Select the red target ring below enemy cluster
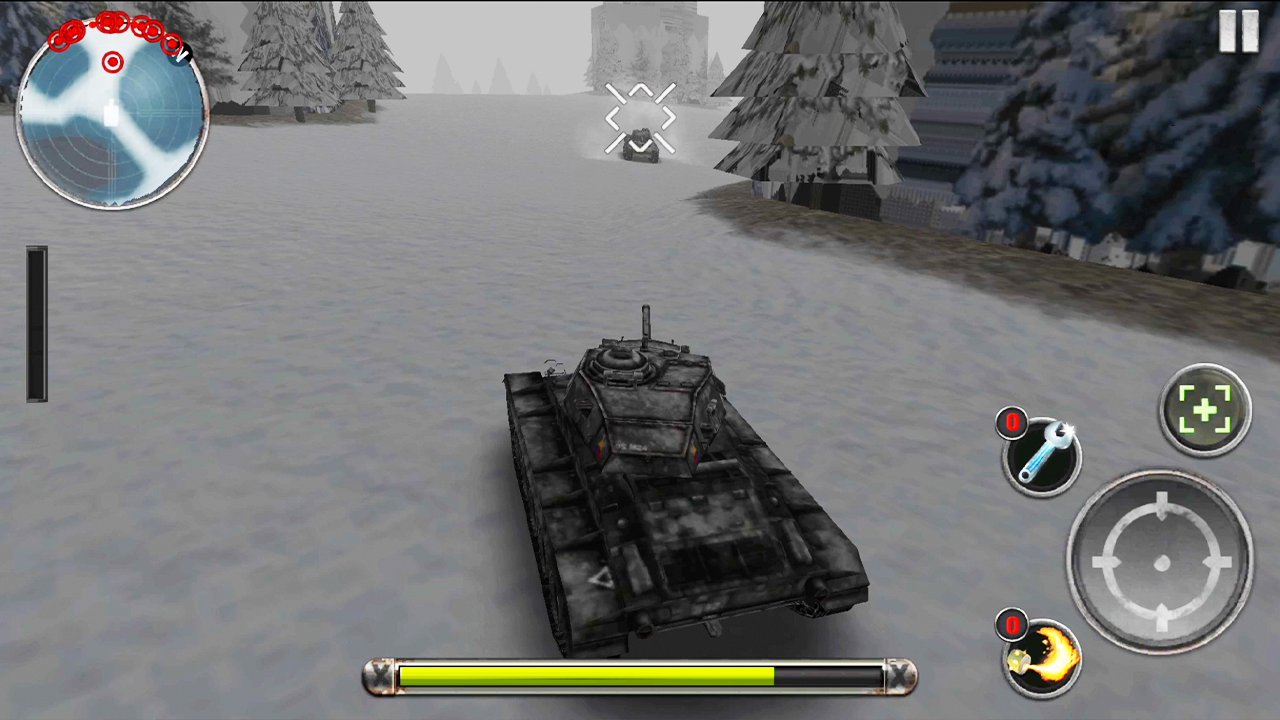Screen dimensions: 1280x720 (x=112, y=62)
